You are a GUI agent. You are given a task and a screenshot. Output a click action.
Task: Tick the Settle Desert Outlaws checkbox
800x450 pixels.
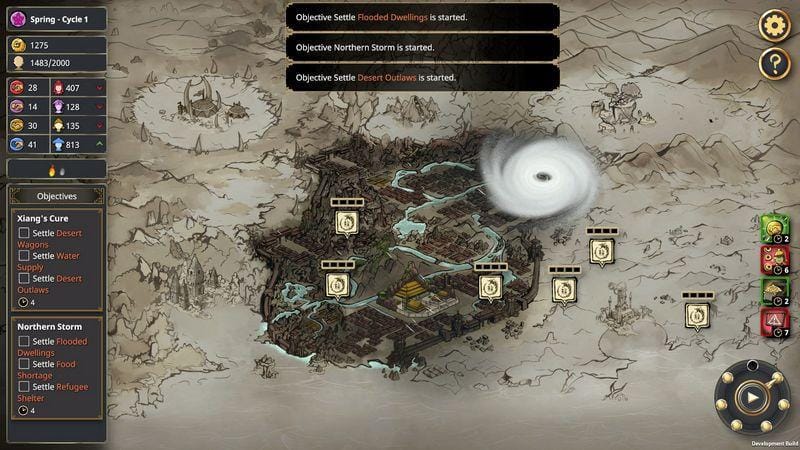(24, 279)
